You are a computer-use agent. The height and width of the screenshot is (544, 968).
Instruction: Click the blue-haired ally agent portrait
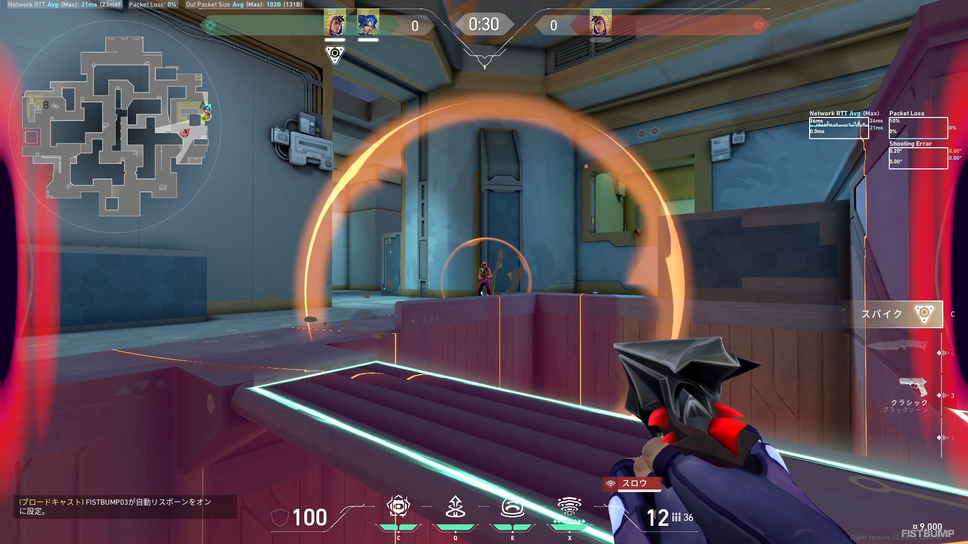tap(368, 23)
